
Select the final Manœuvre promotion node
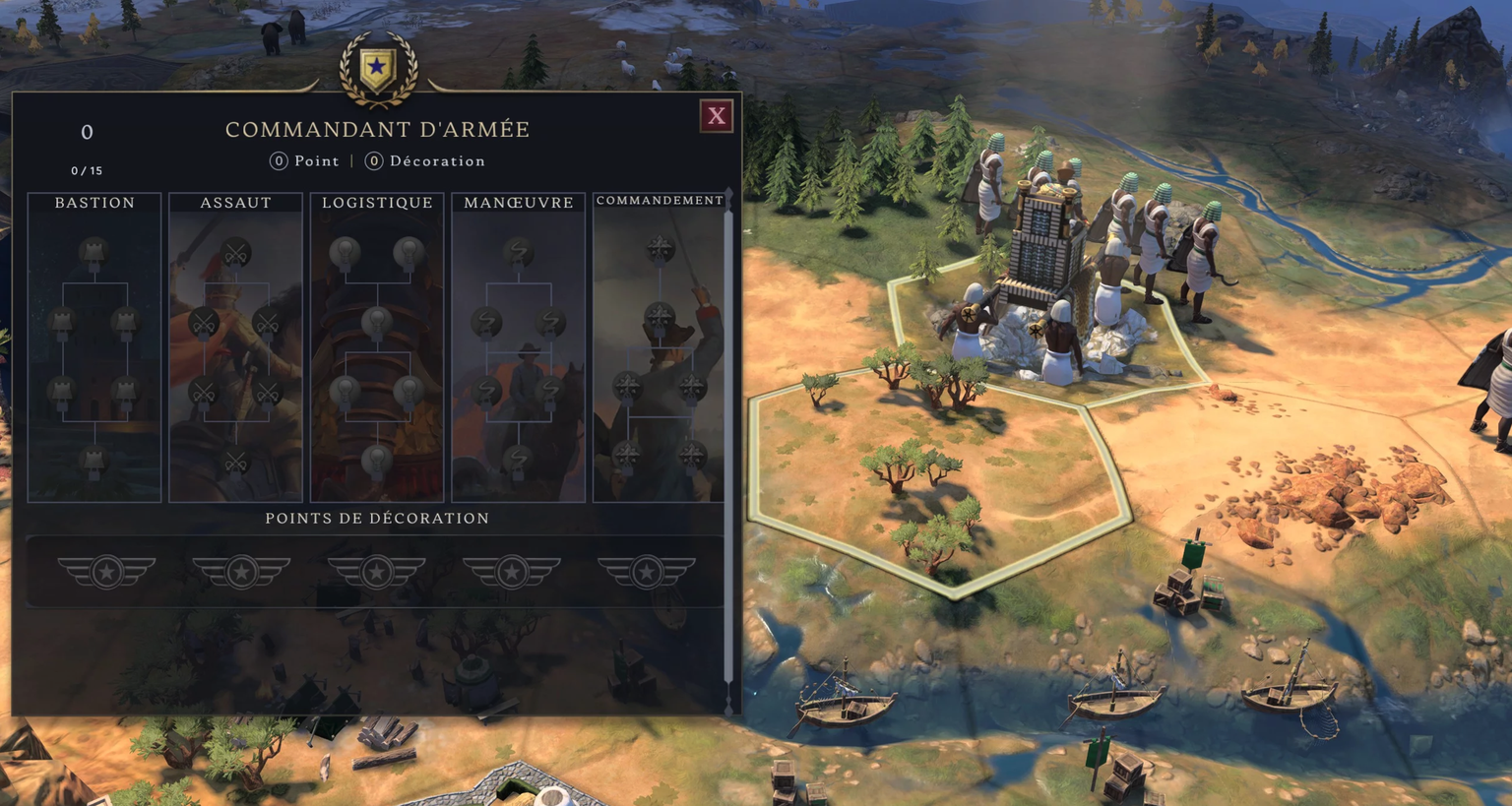point(519,460)
